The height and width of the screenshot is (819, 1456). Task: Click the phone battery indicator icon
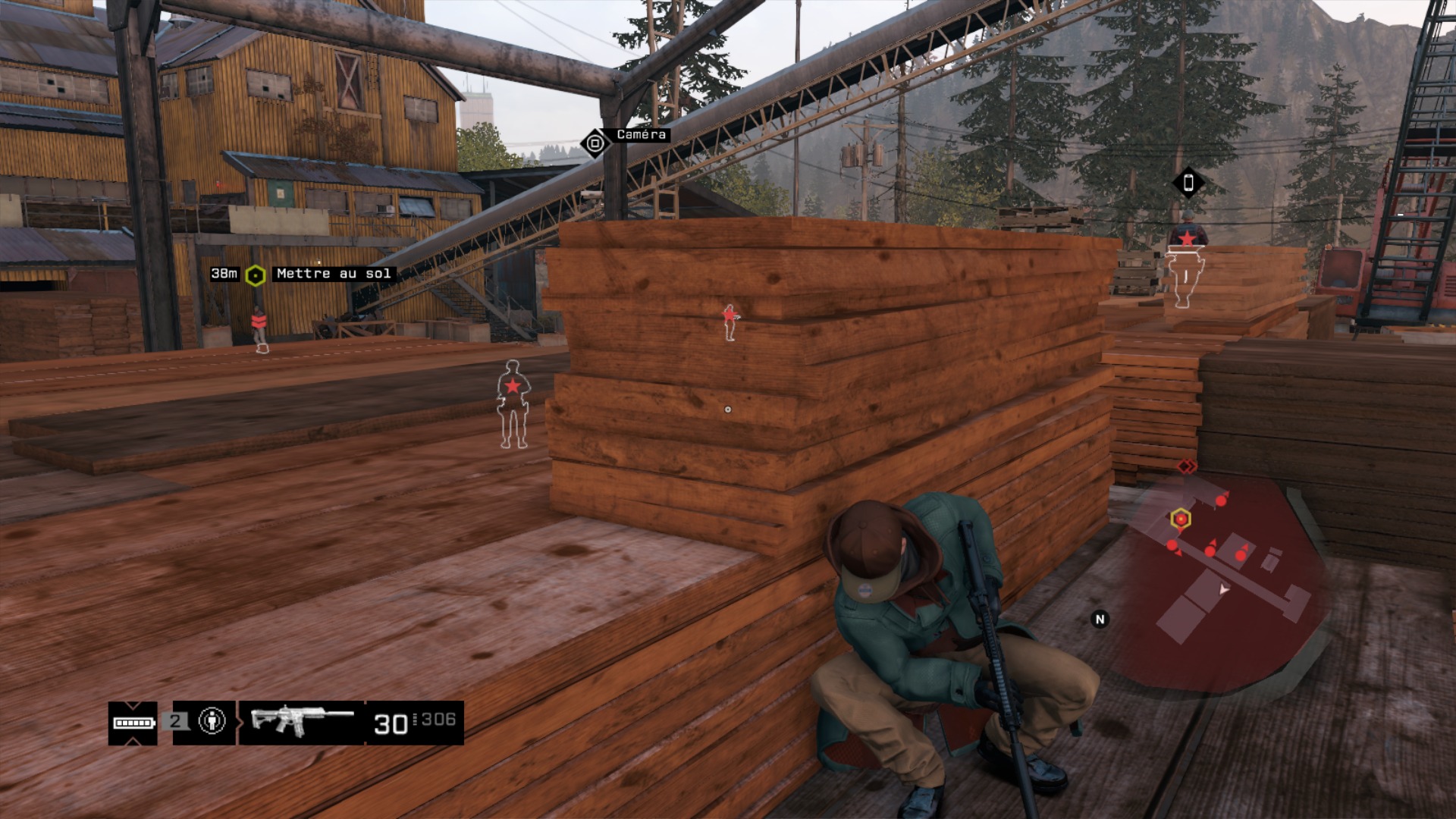pos(133,723)
